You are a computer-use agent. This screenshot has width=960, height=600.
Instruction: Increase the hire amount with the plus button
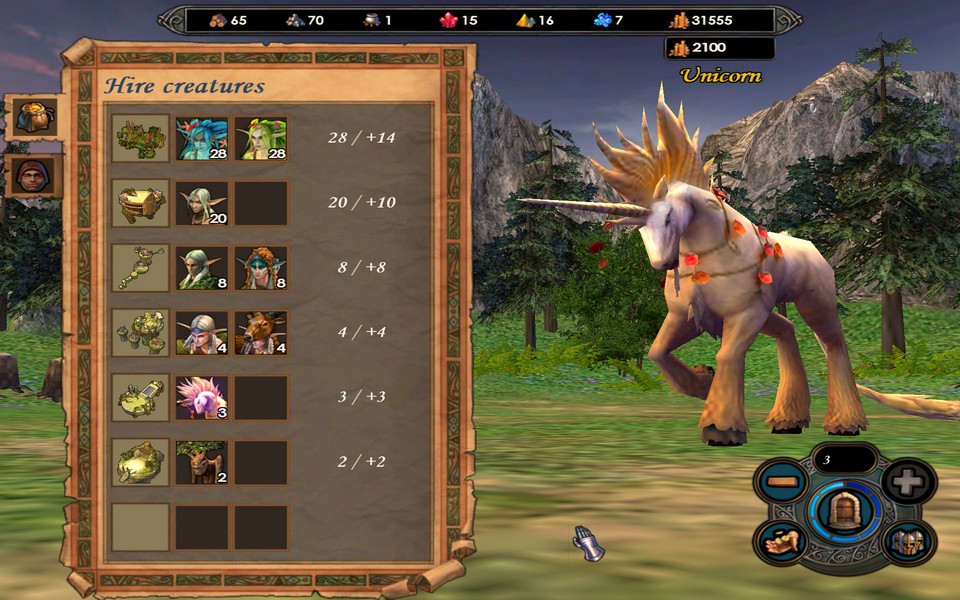click(x=908, y=481)
